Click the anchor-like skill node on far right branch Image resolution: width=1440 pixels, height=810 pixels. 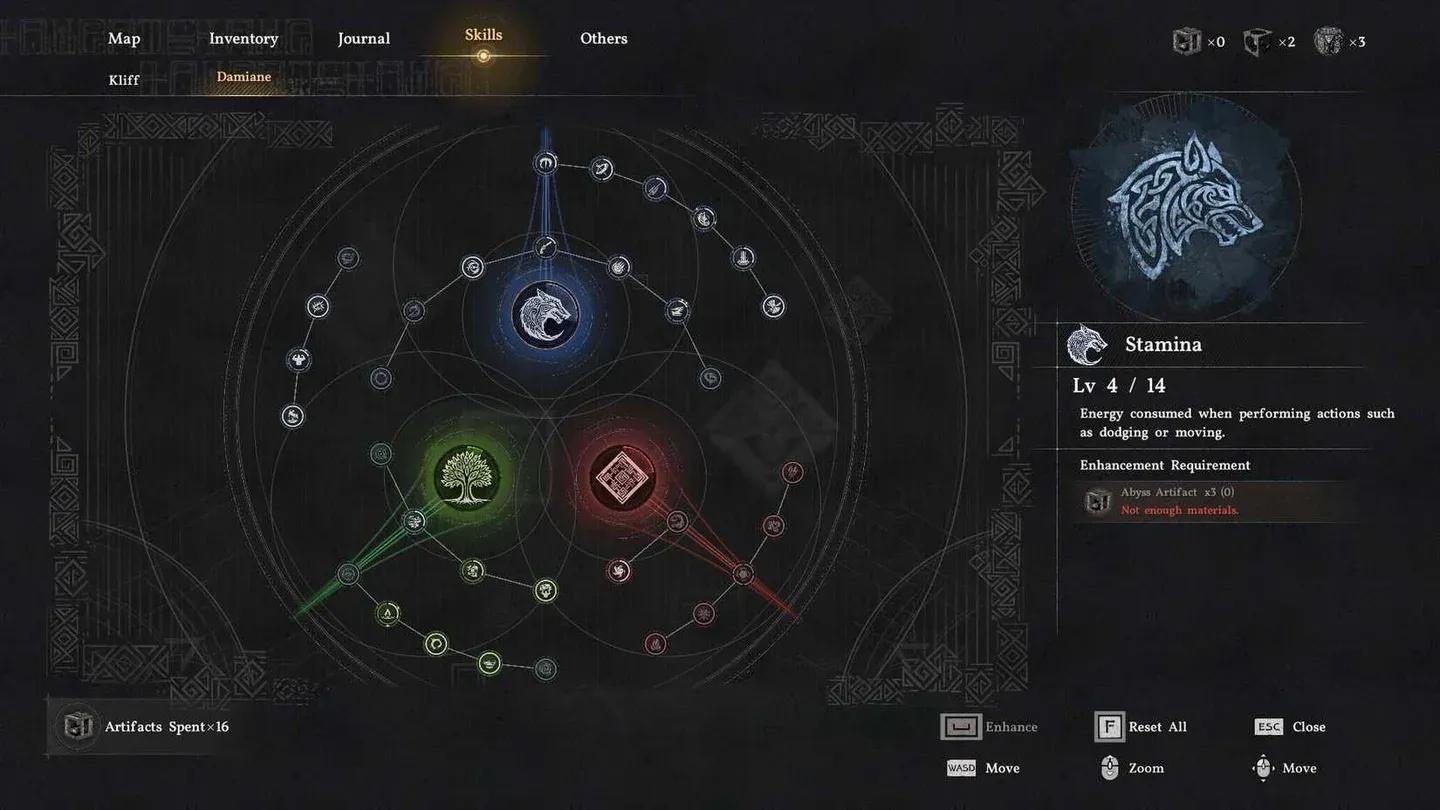click(x=743, y=256)
